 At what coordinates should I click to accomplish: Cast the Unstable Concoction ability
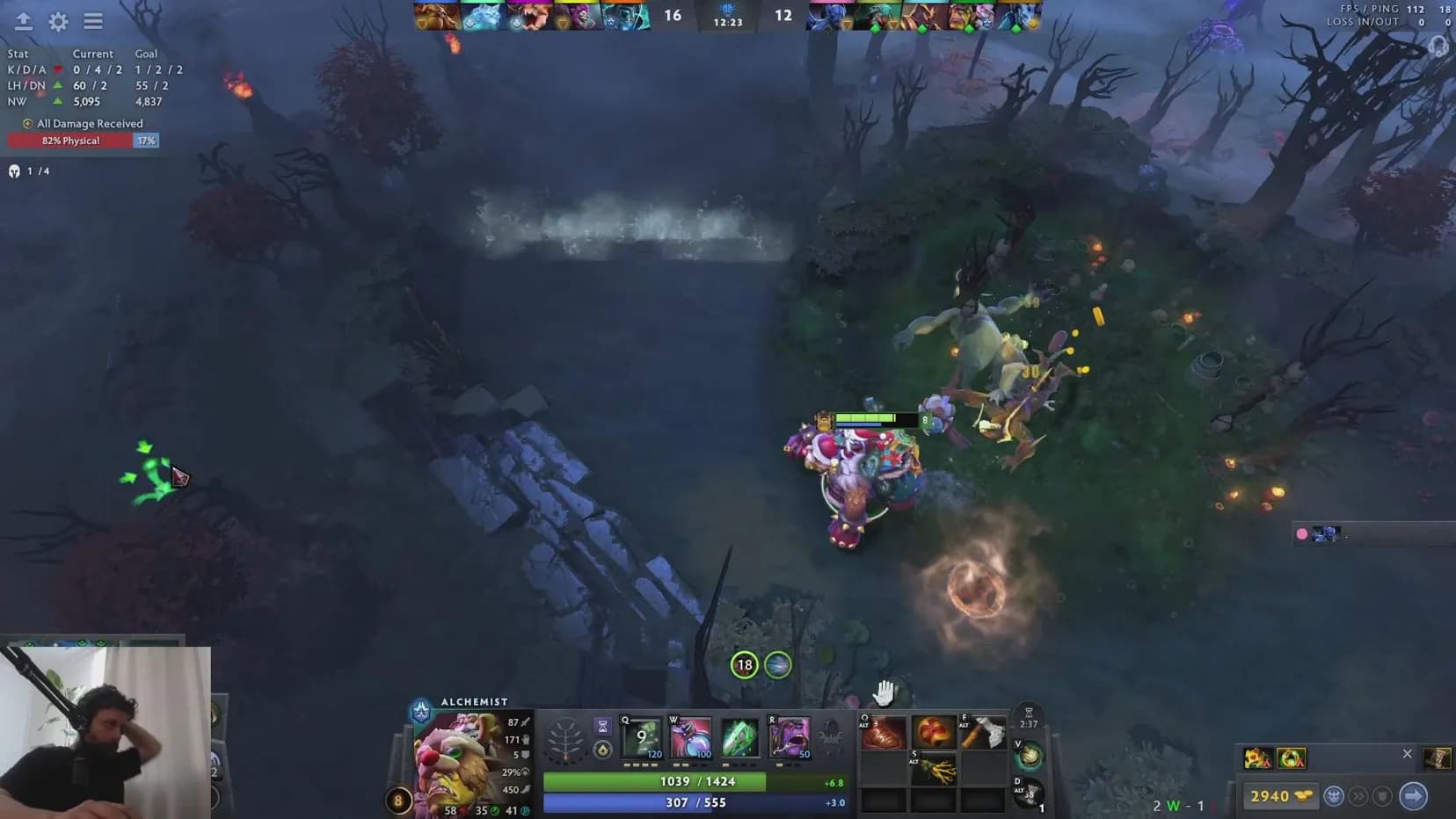click(x=690, y=738)
